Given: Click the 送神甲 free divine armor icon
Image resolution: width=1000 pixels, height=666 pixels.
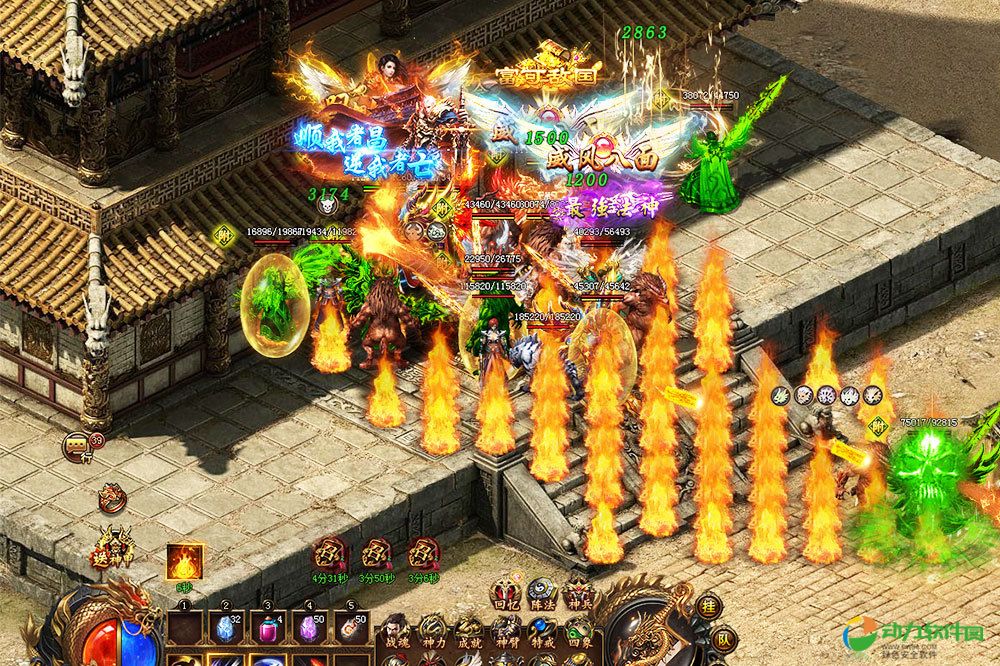Looking at the screenshot, I should [x=118, y=548].
